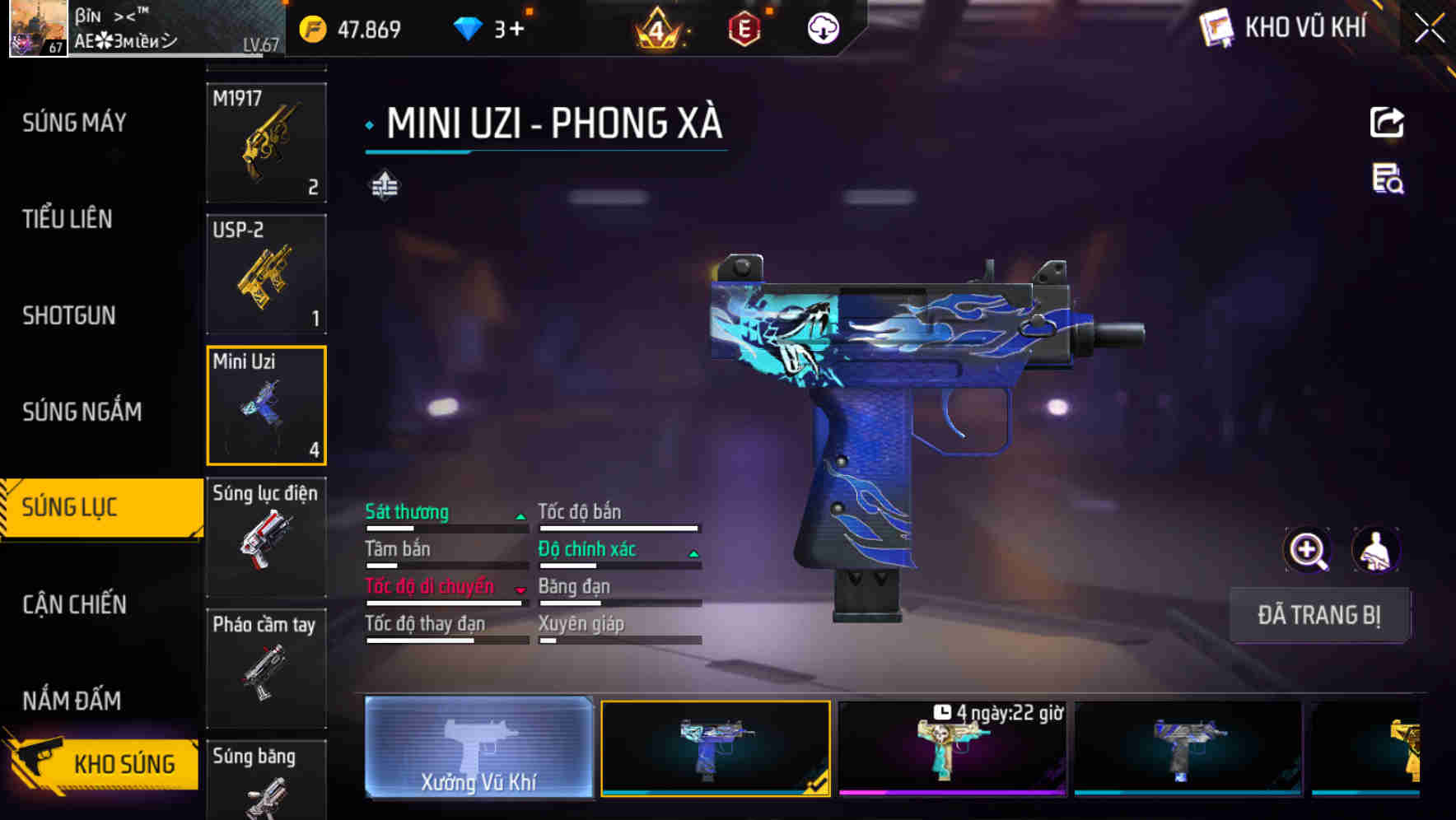This screenshot has width=1456, height=820.
Task: Switch to the Cận Chiến category
Action: tap(73, 604)
